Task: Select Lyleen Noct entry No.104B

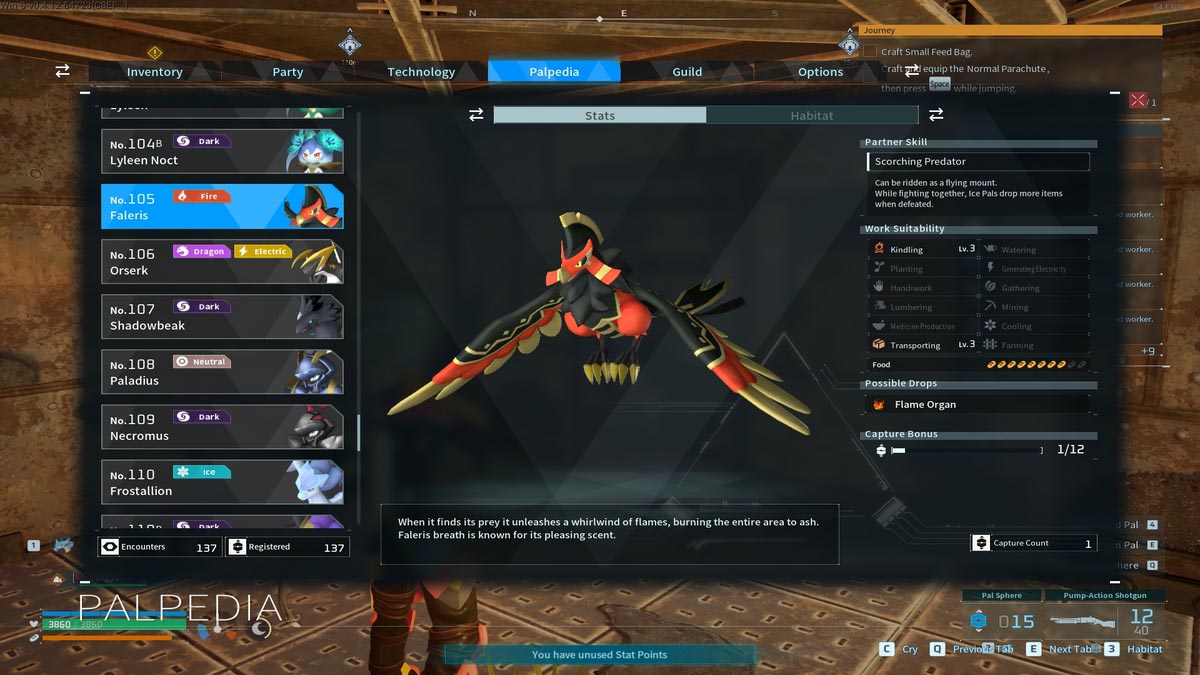Action: [x=222, y=151]
